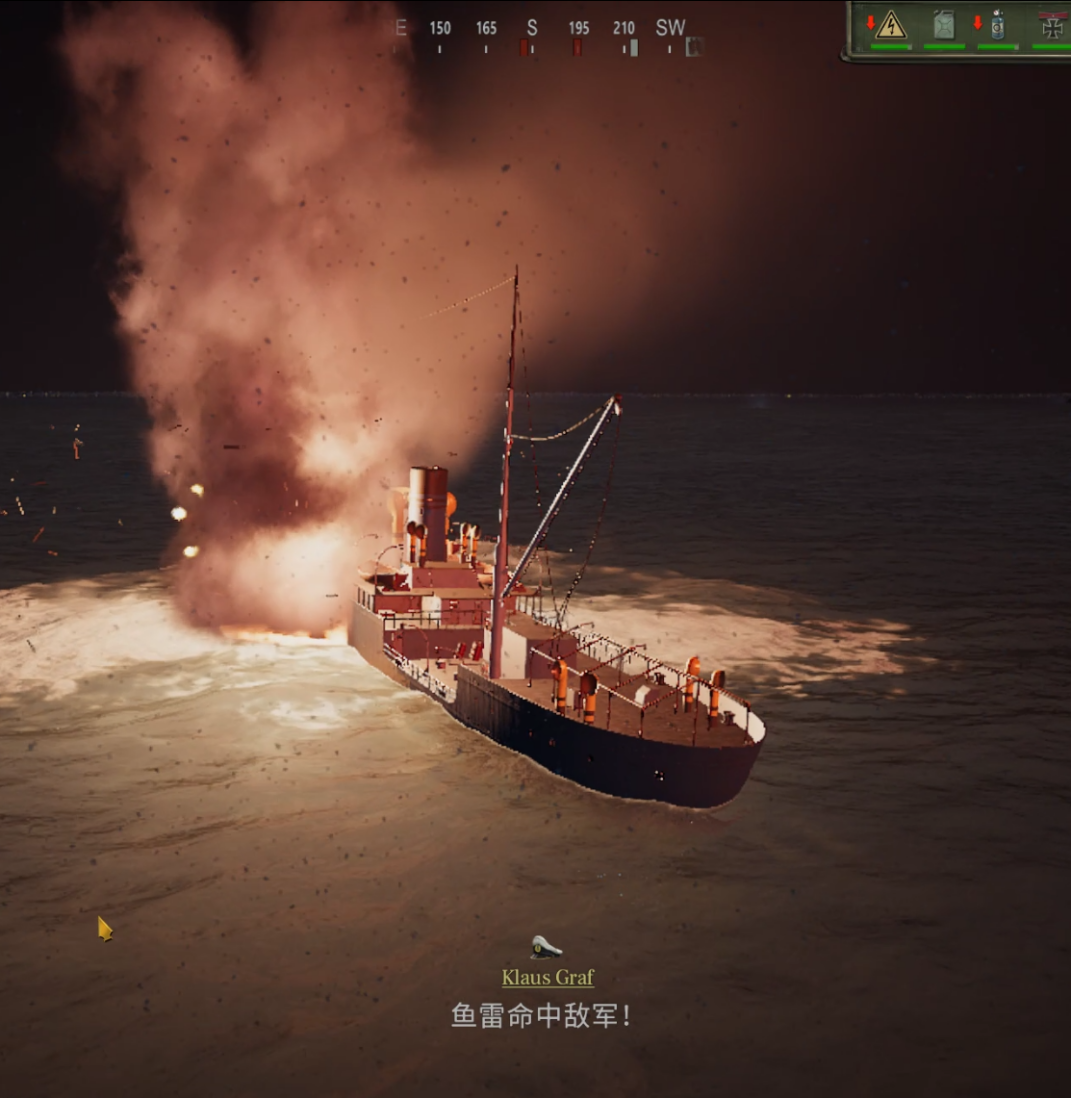The width and height of the screenshot is (1071, 1098).
Task: Check the oxygen tank icon
Action: [x=997, y=26]
